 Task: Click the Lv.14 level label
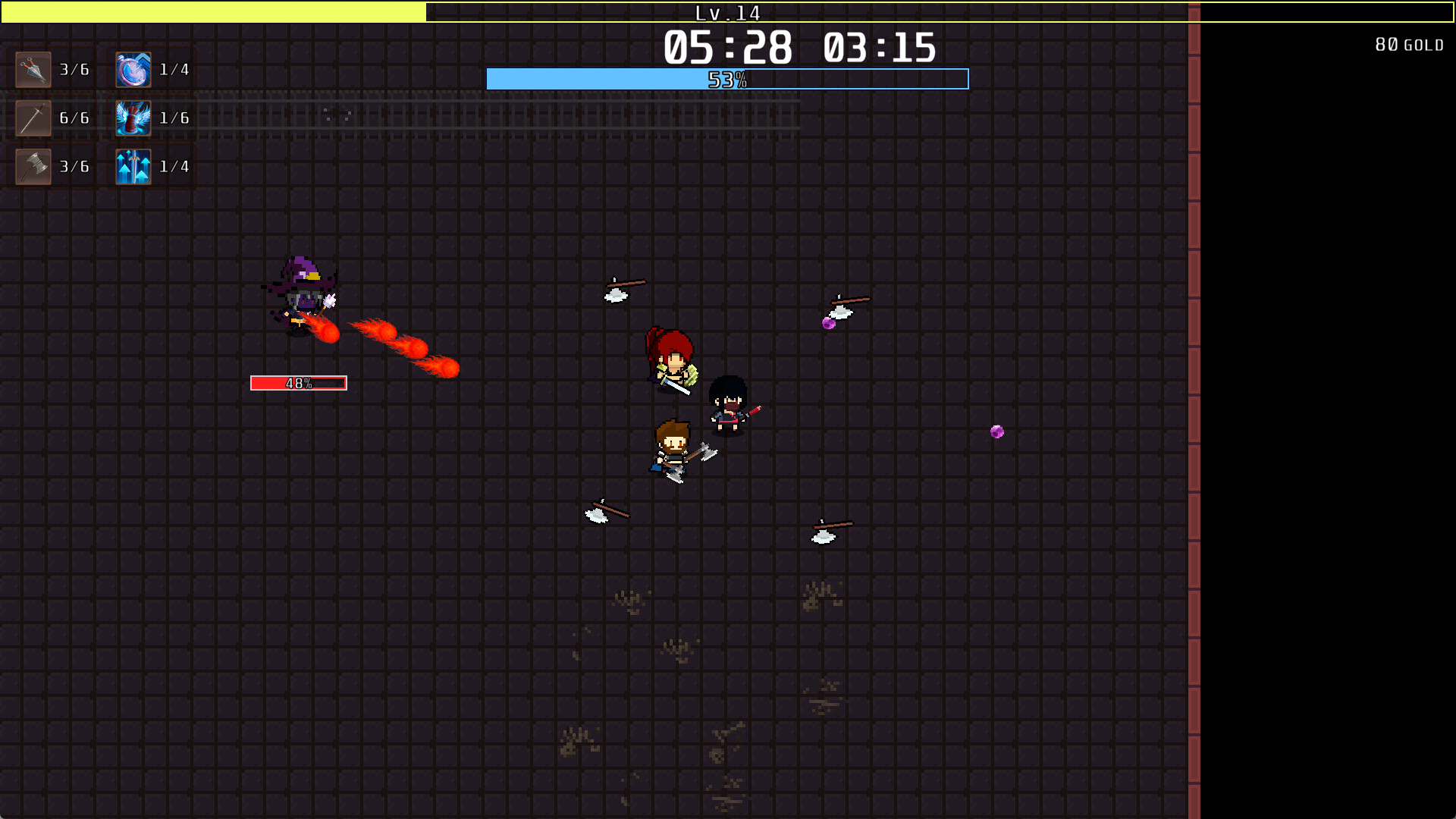tap(728, 13)
